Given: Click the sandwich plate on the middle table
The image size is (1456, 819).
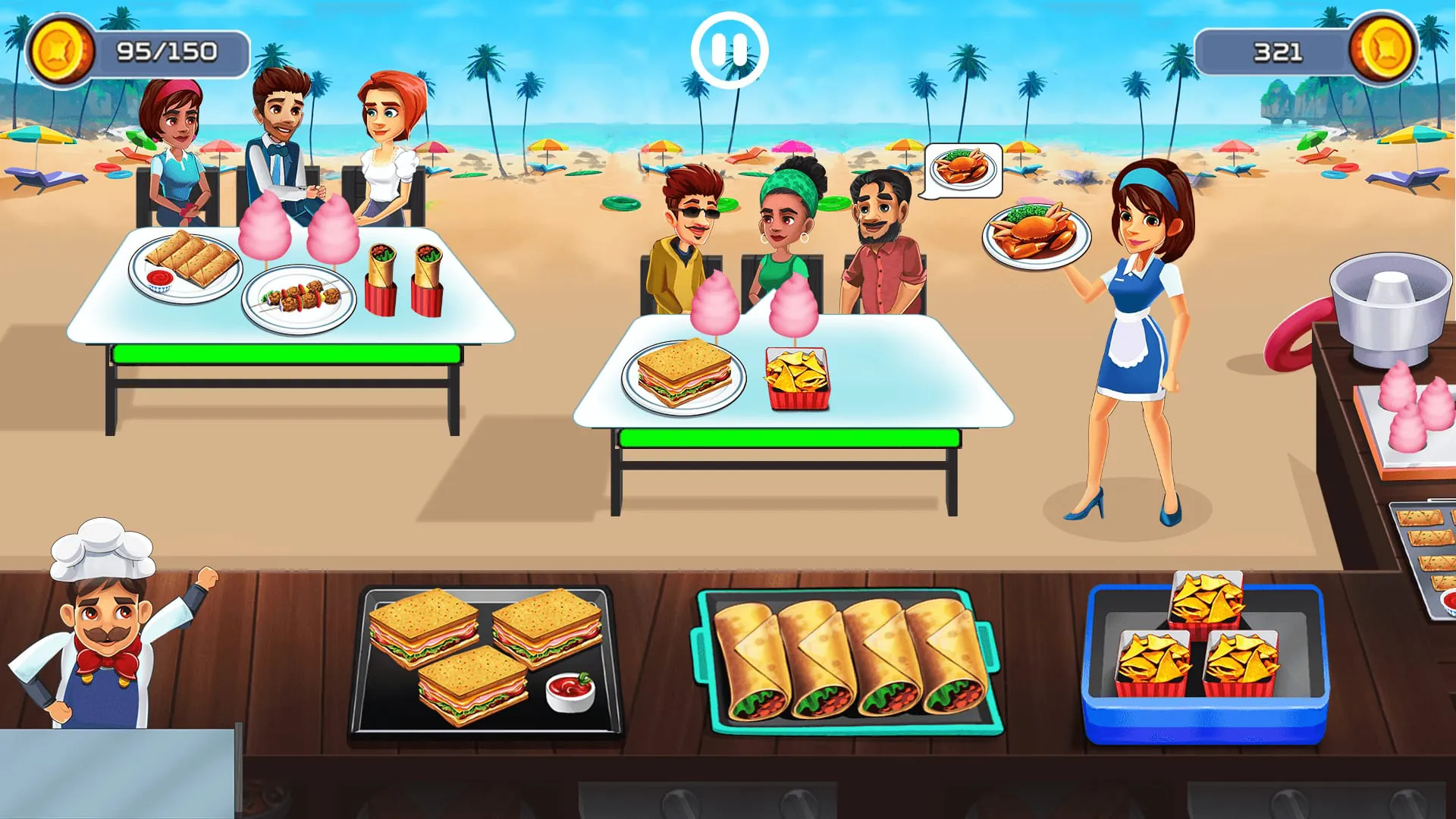Looking at the screenshot, I should pyautogui.click(x=682, y=375).
